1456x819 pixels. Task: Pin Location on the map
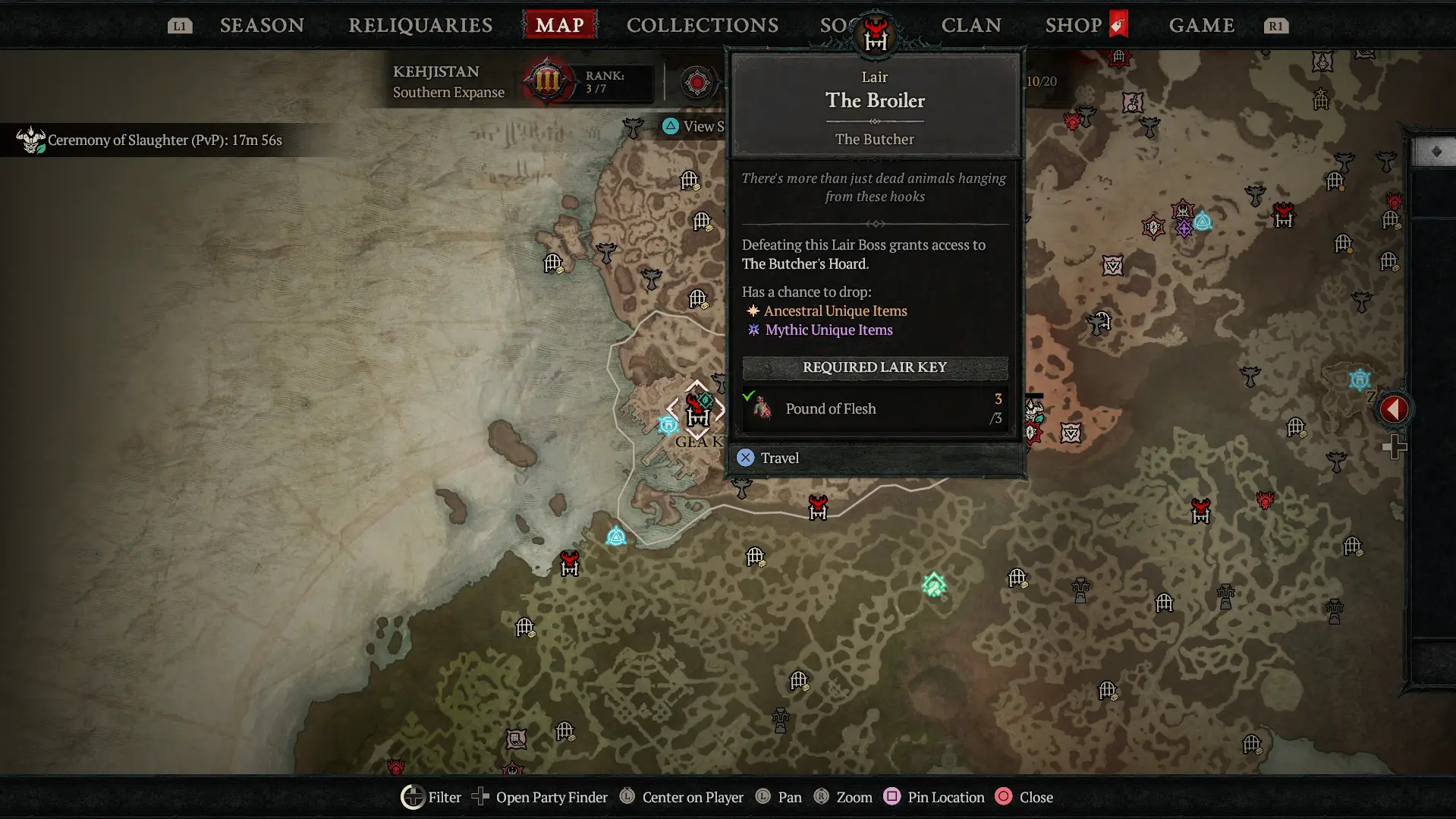tap(935, 797)
